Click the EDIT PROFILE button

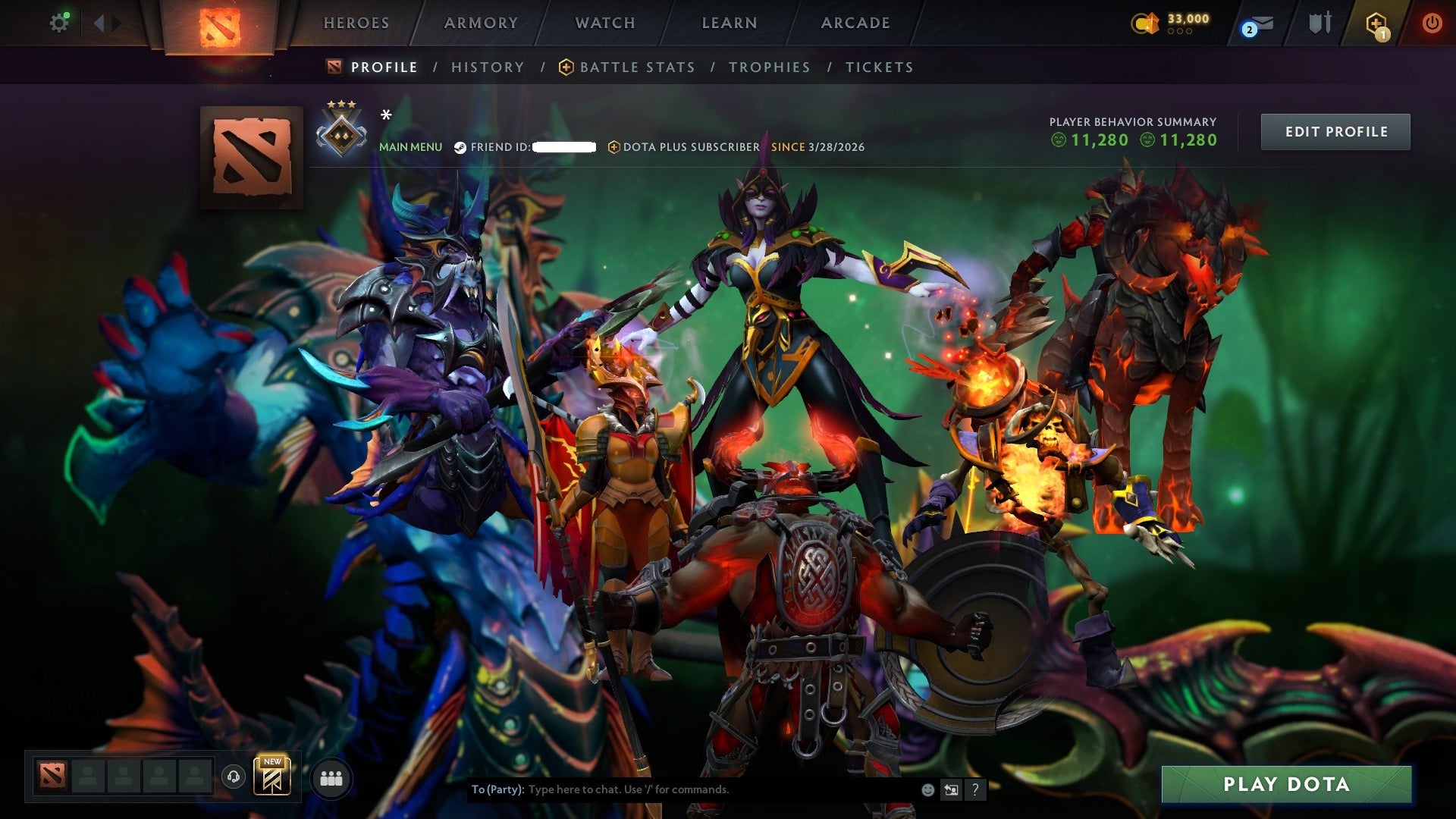(x=1335, y=131)
